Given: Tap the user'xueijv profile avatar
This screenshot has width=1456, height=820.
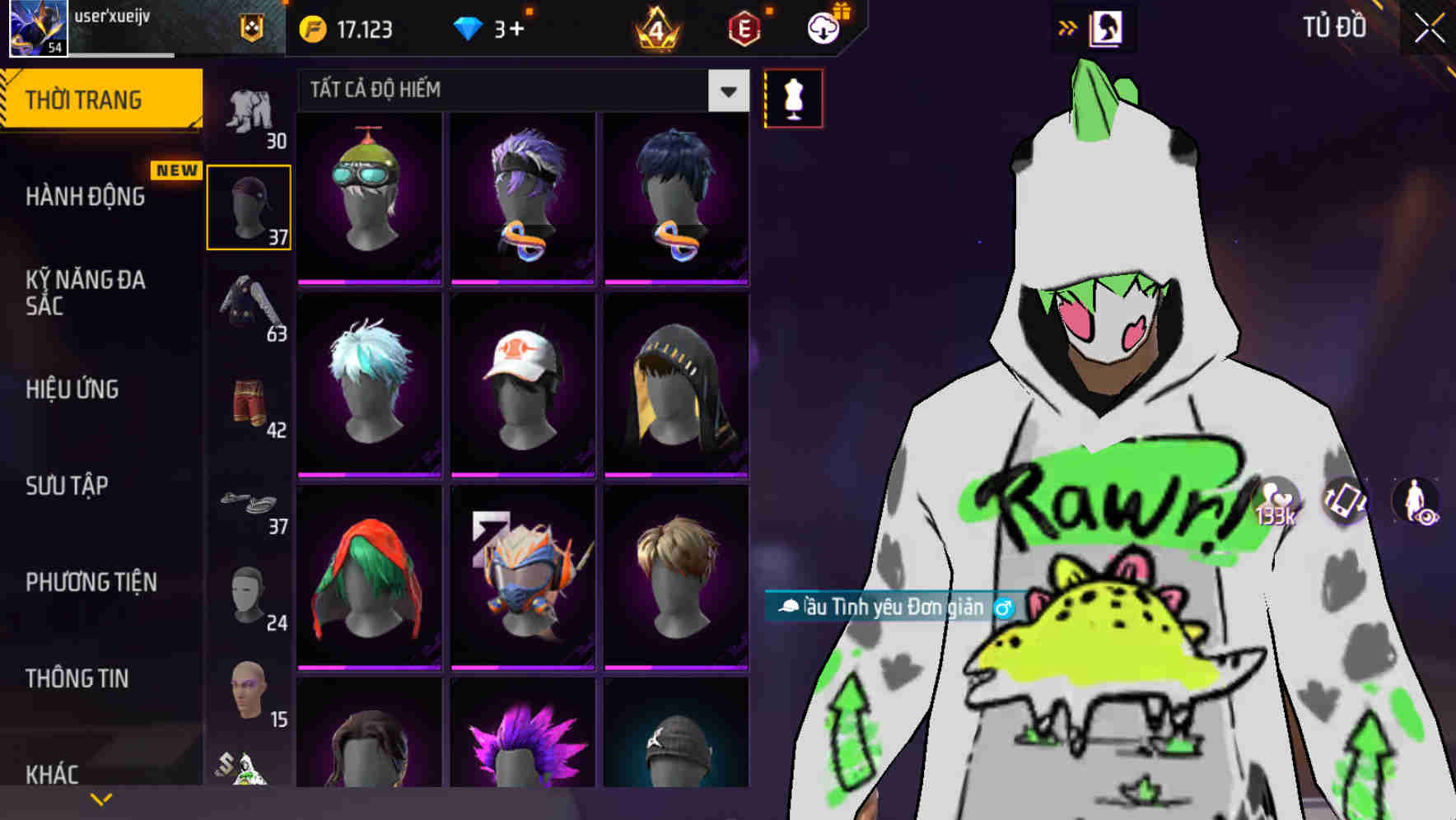Looking at the screenshot, I should (x=37, y=29).
